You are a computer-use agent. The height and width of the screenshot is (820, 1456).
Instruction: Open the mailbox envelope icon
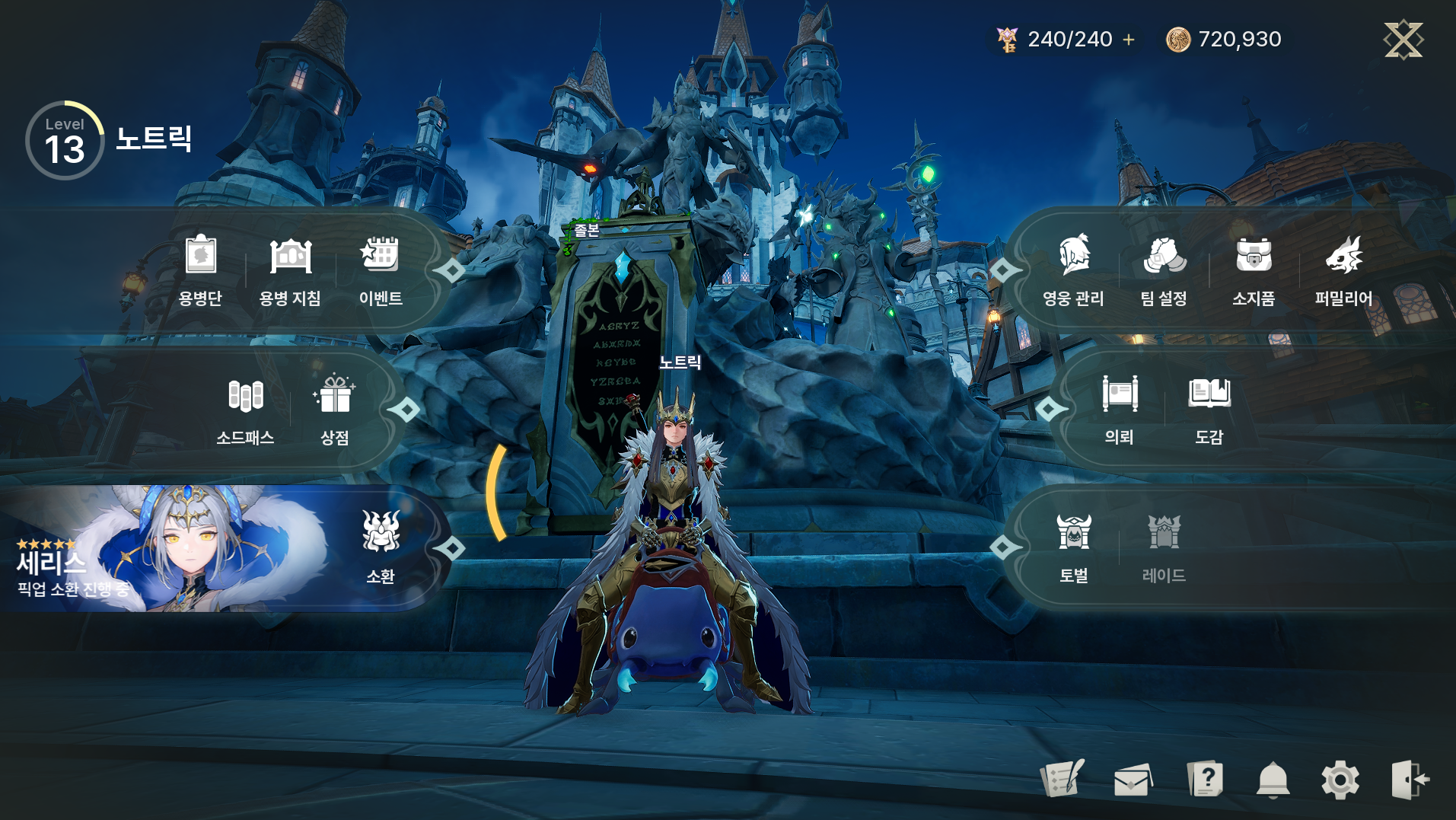1133,780
